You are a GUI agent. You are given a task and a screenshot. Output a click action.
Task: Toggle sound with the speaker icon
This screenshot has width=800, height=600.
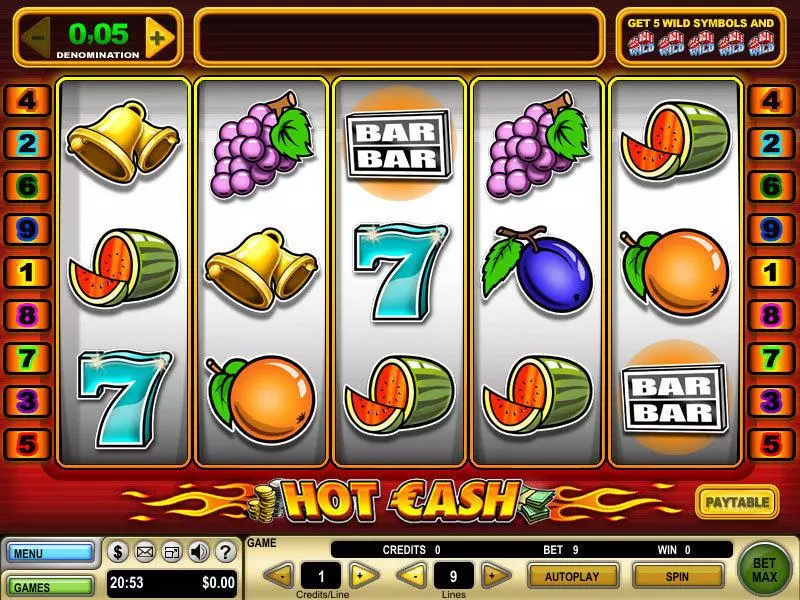[198, 550]
